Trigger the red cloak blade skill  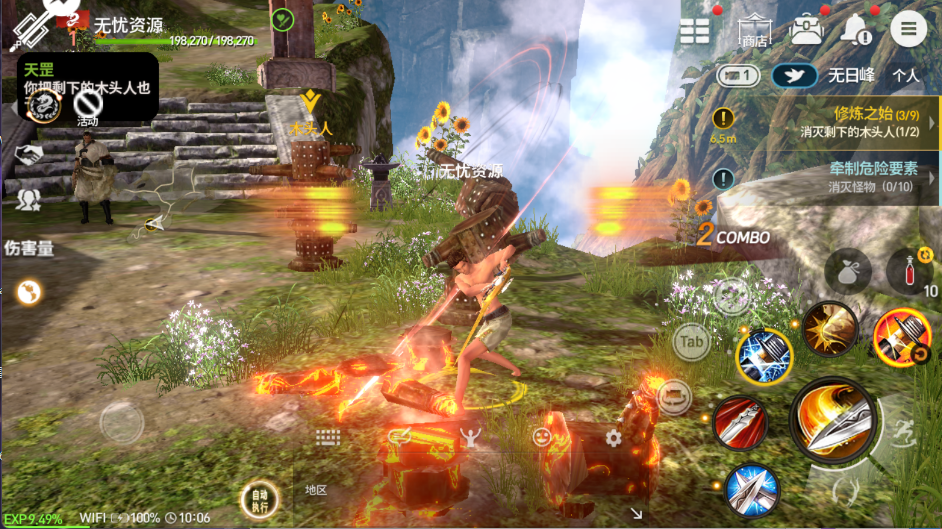point(740,422)
